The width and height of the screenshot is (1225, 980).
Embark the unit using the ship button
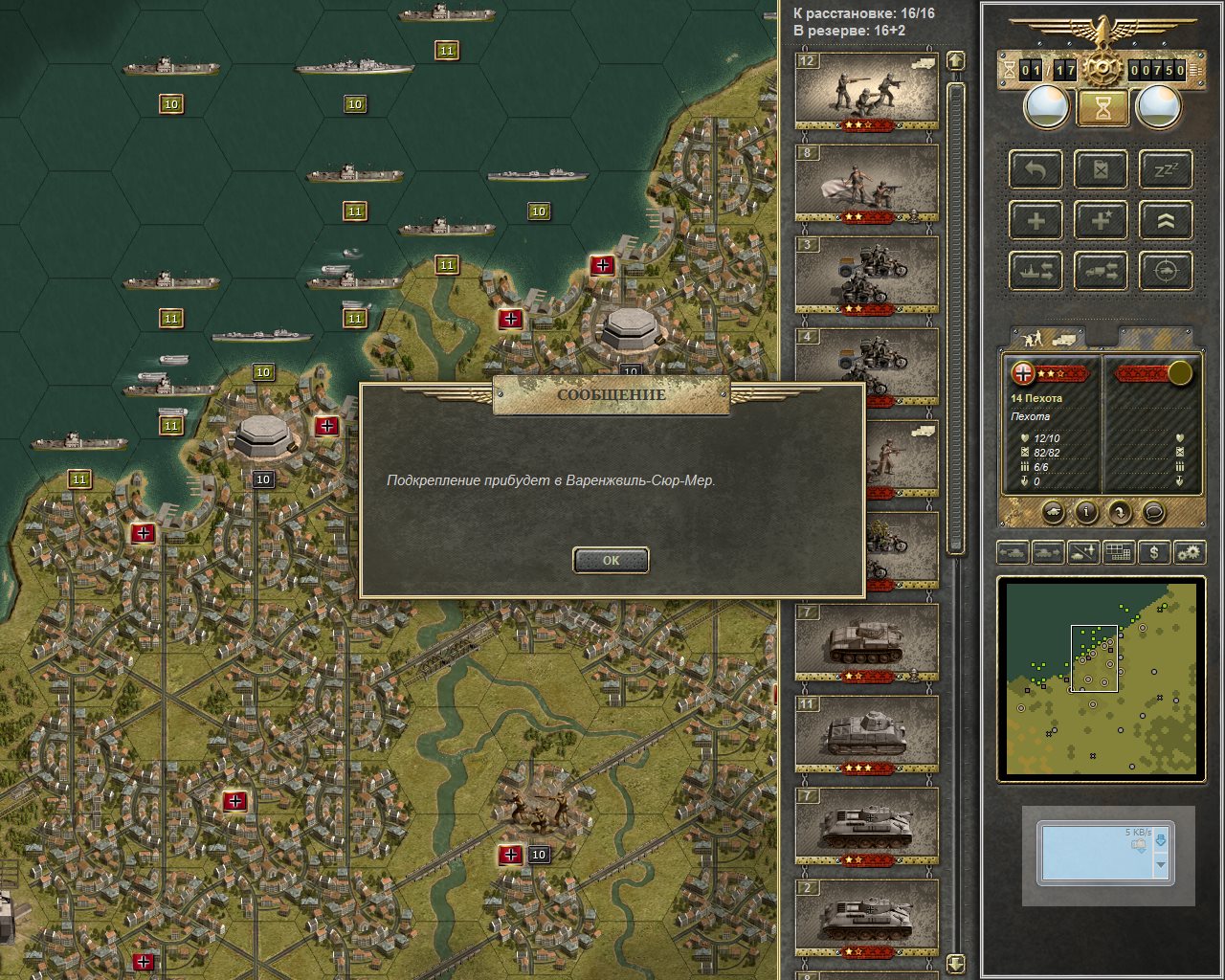coord(1036,271)
